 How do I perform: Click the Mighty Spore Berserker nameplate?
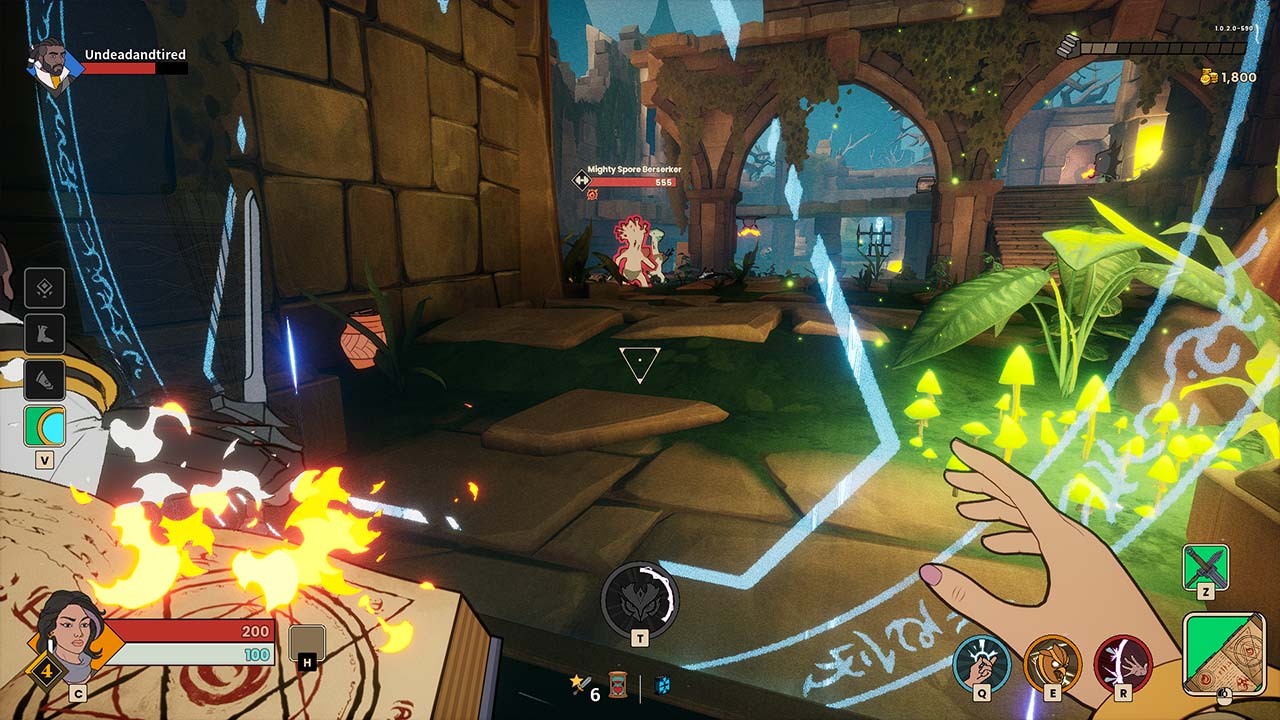(x=633, y=170)
